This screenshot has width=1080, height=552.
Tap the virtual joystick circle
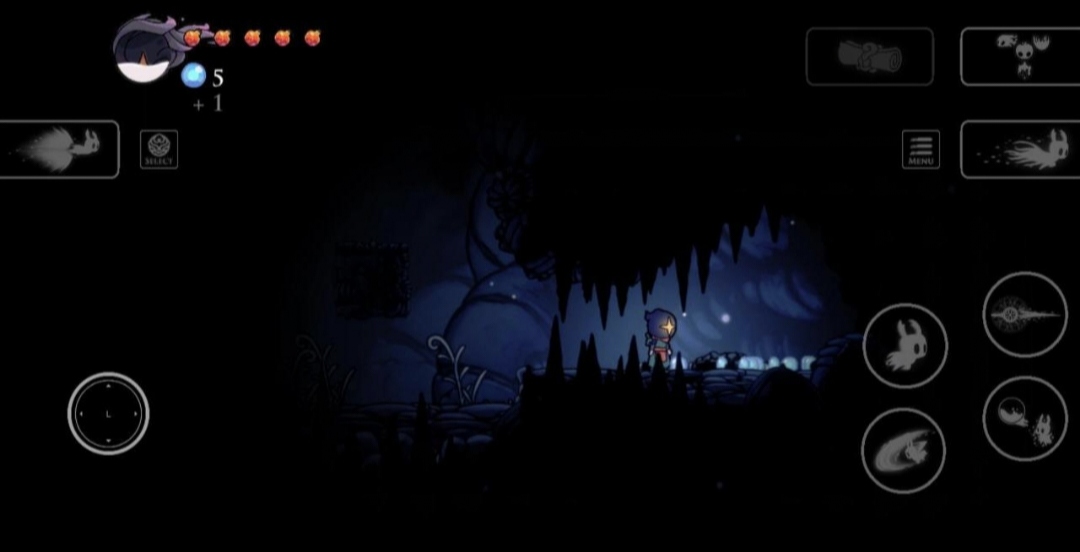coord(108,413)
